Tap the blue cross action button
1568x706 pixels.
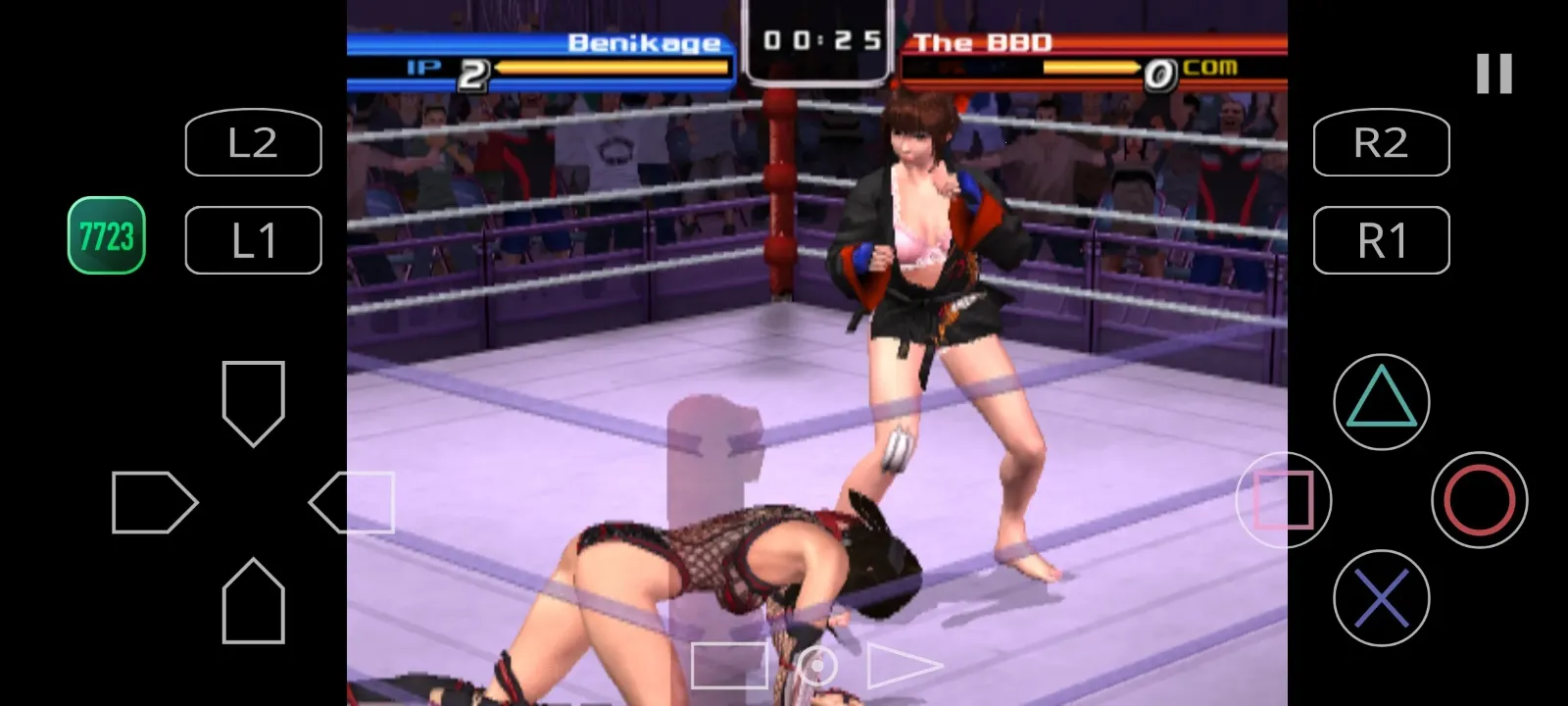(1381, 597)
